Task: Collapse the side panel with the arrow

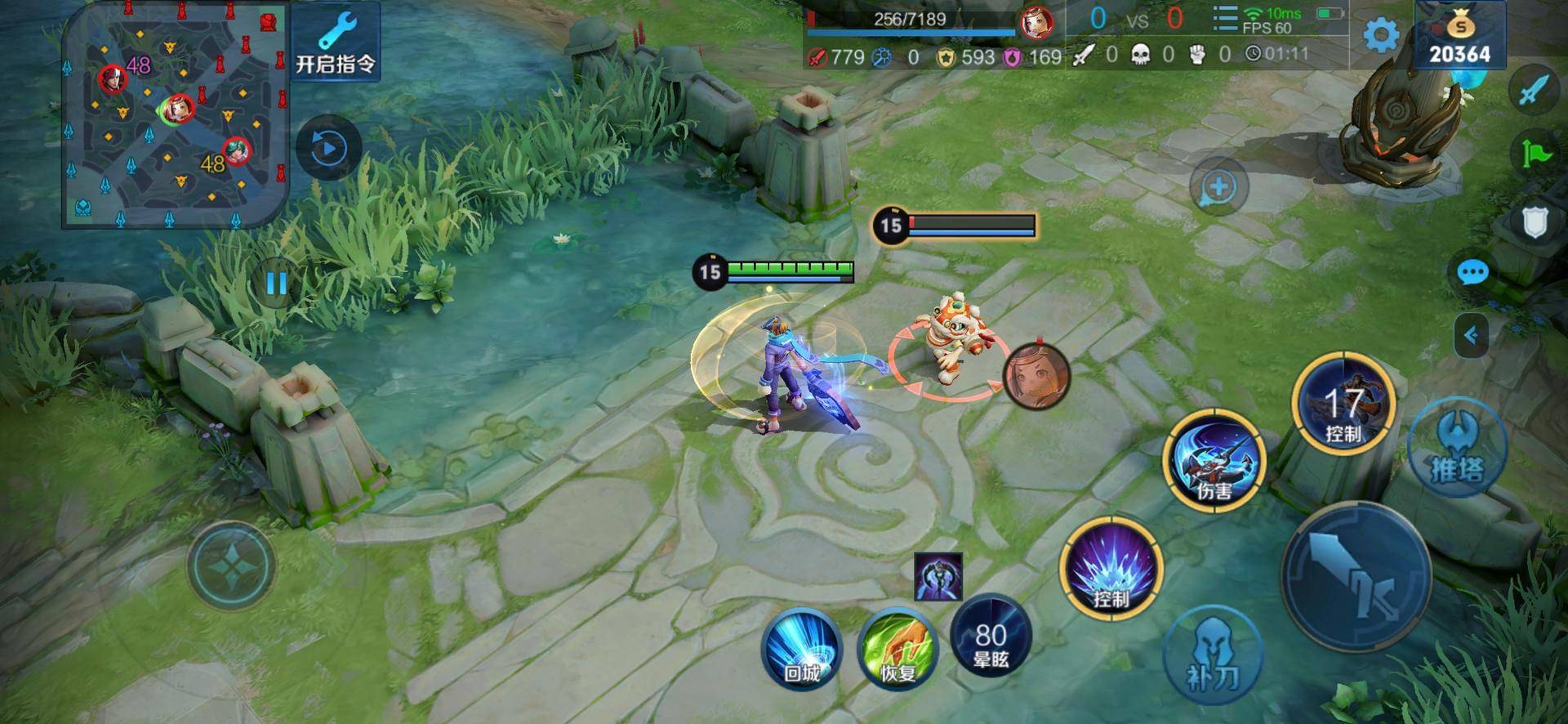Action: pos(1472,335)
